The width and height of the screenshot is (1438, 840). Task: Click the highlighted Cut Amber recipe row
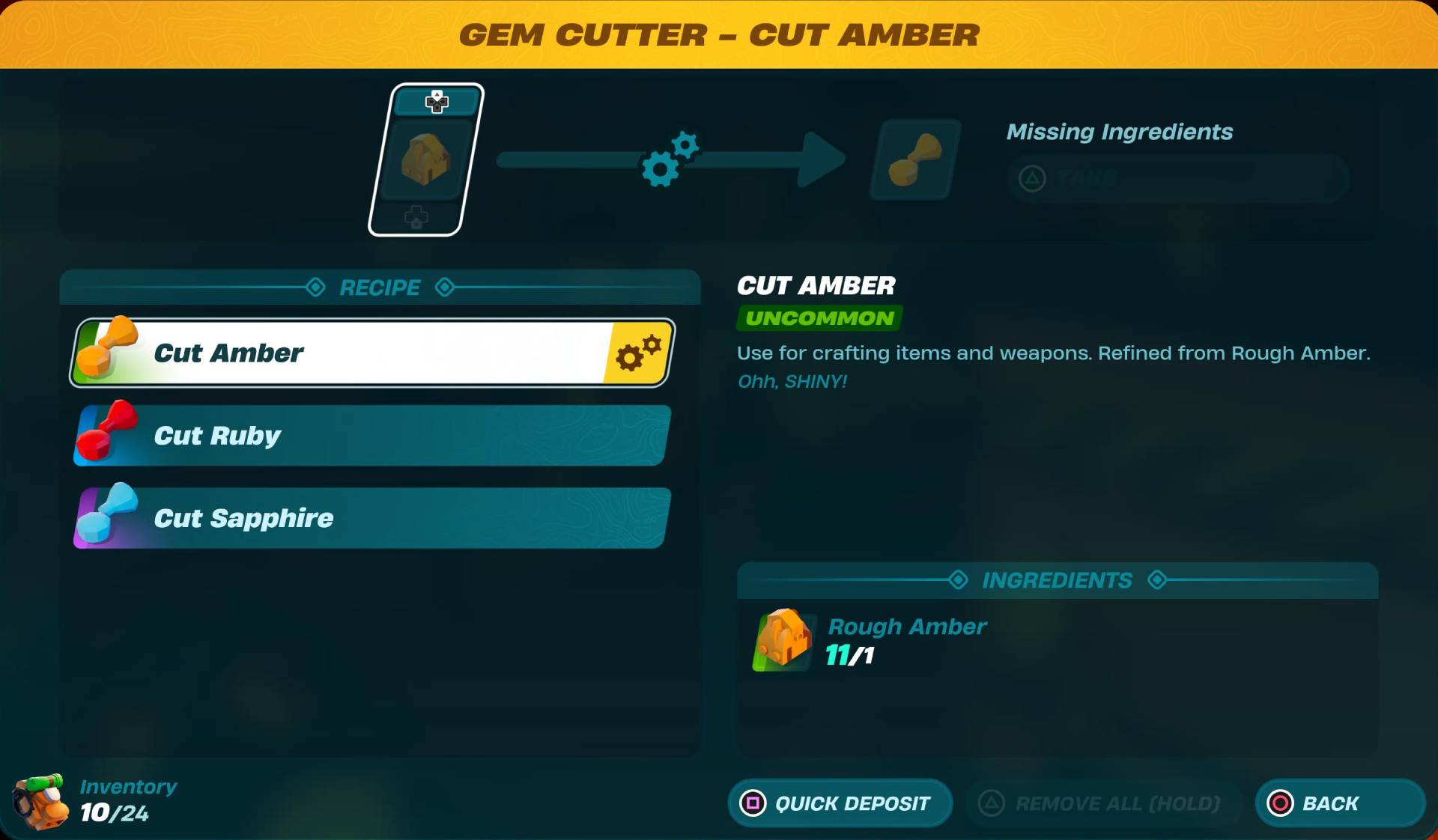[370, 353]
